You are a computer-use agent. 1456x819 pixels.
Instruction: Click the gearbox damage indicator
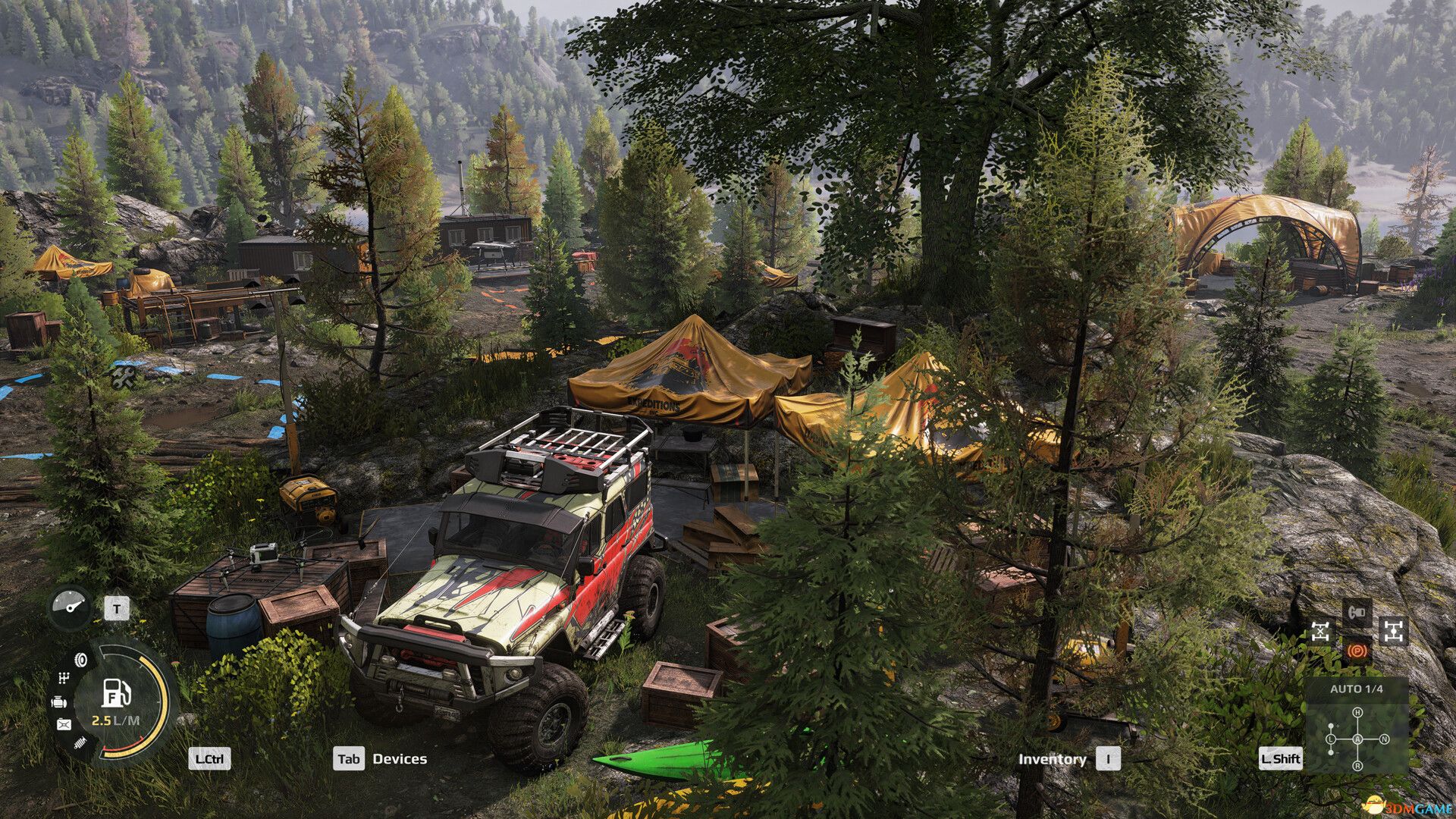point(64,679)
